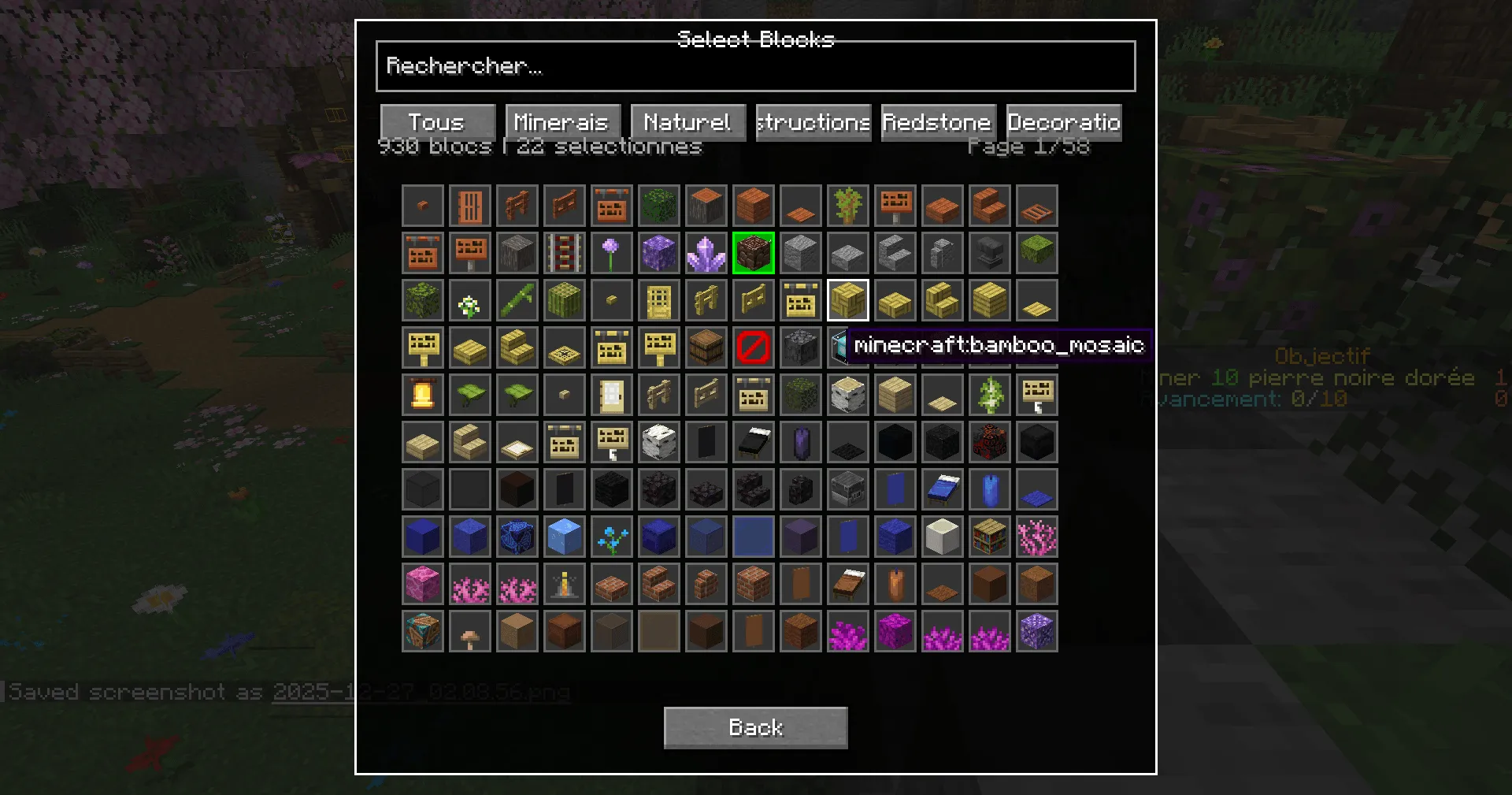1512x795 pixels.
Task: Pick the Blue Bed icon
Action: coord(943,489)
